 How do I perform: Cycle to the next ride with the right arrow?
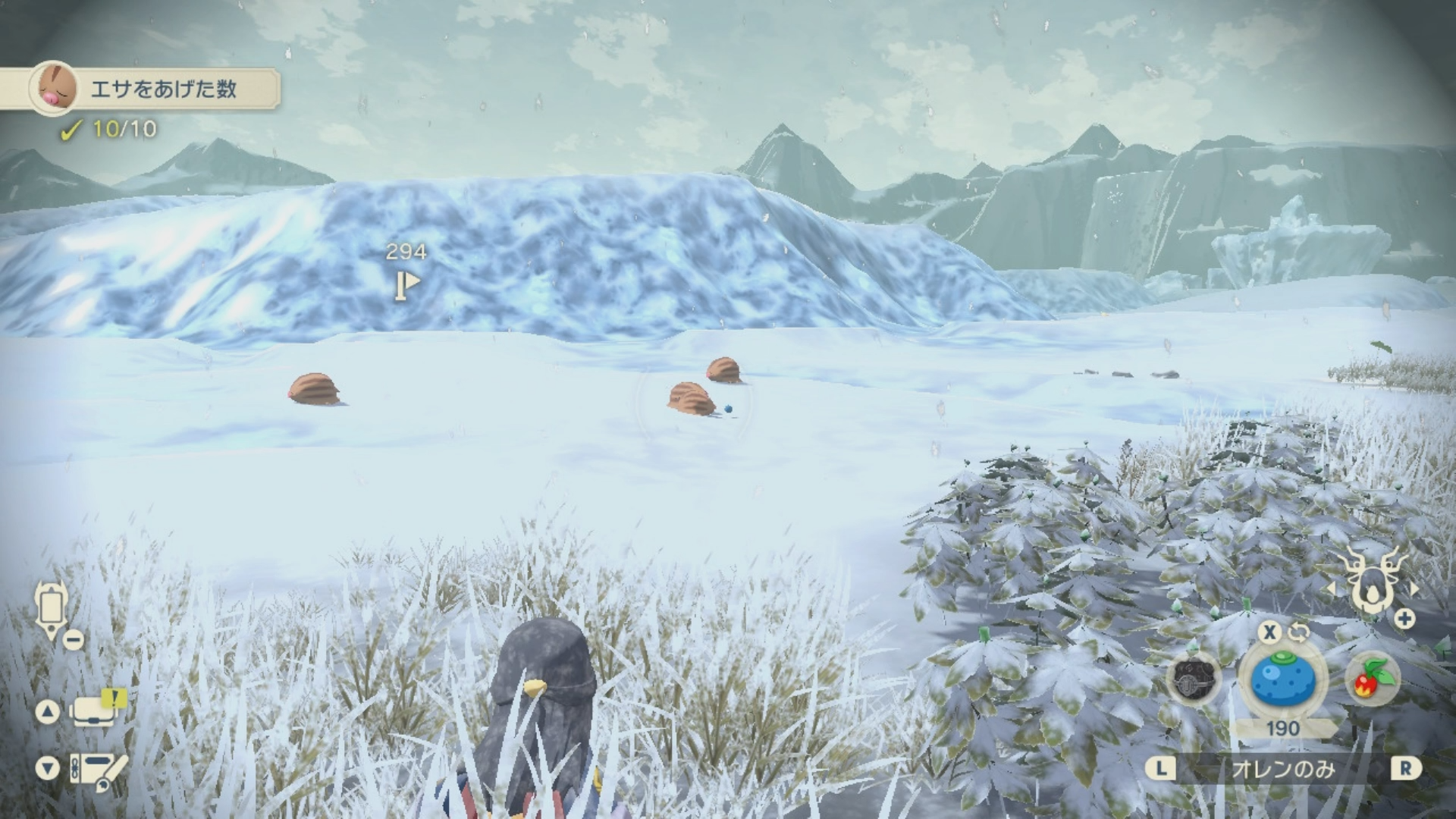click(1414, 588)
